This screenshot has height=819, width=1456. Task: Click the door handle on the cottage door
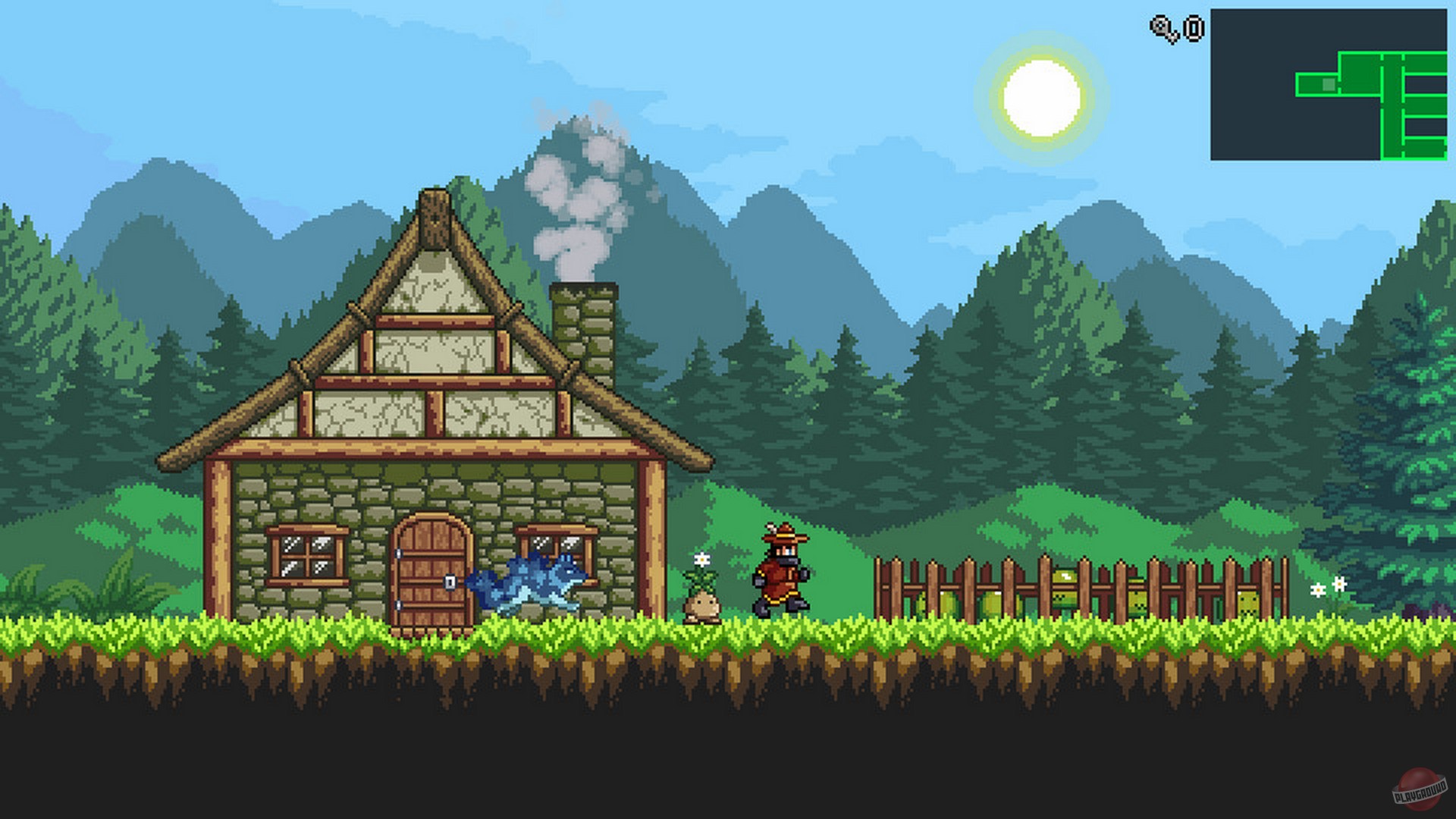pyautogui.click(x=449, y=582)
